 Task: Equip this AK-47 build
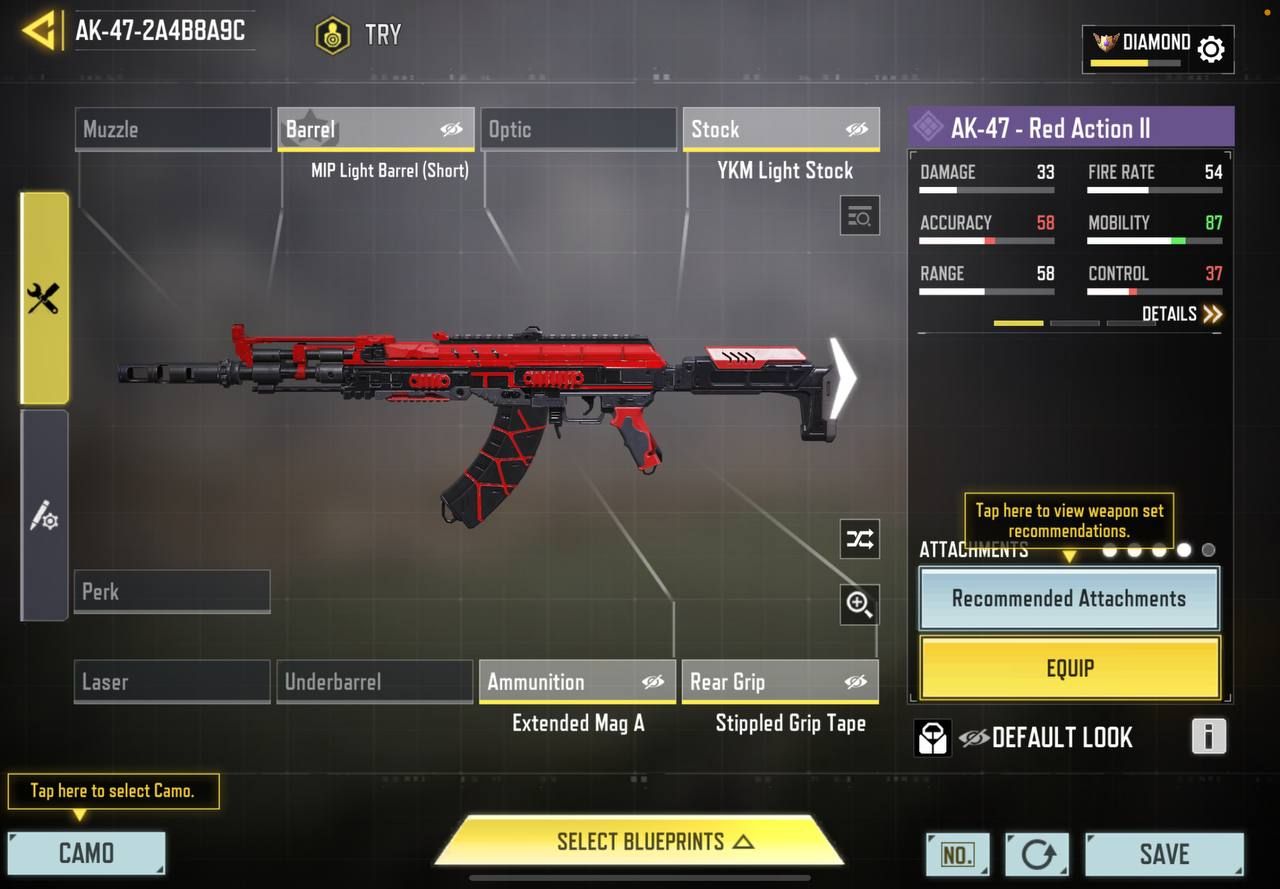[1069, 668]
